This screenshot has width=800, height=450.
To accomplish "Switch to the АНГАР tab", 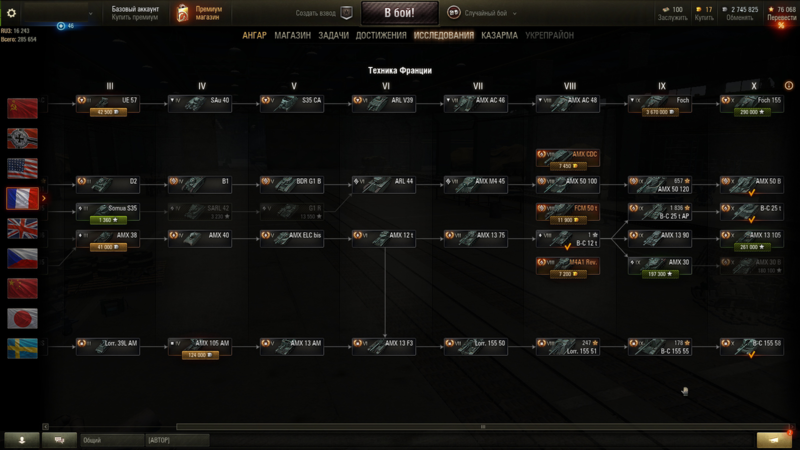I will pos(254,35).
